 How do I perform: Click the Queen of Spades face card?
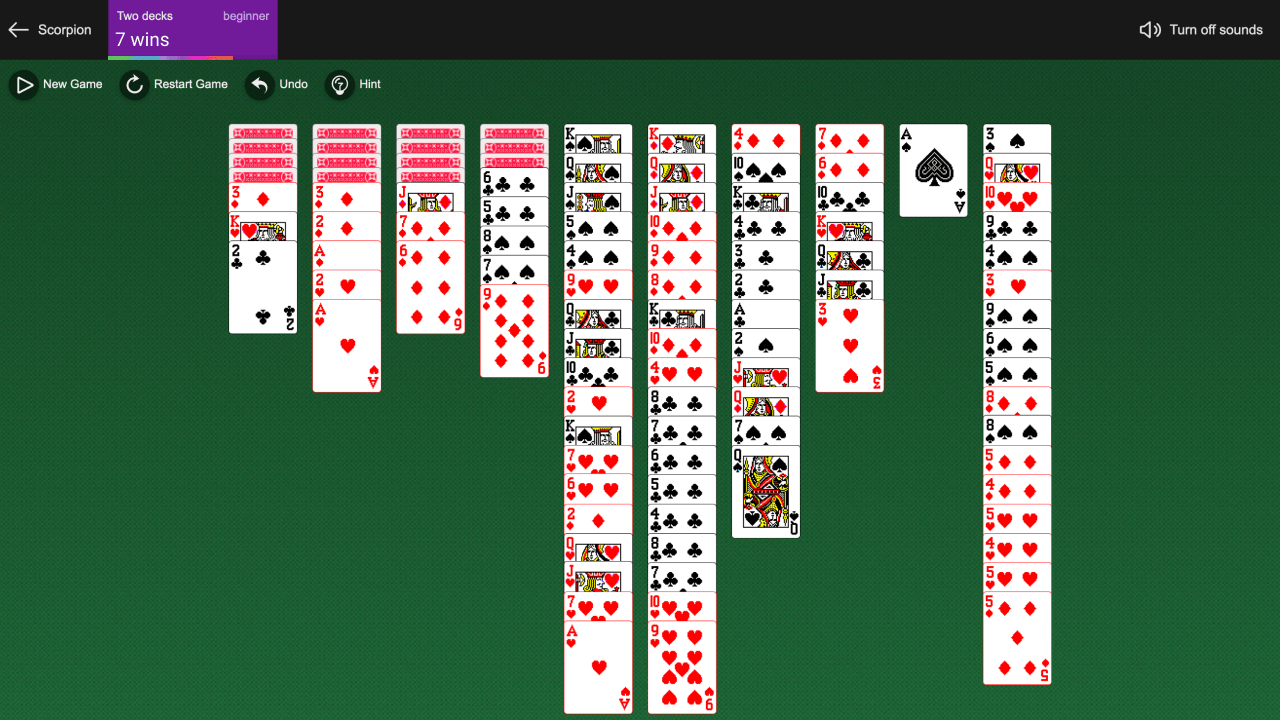765,490
